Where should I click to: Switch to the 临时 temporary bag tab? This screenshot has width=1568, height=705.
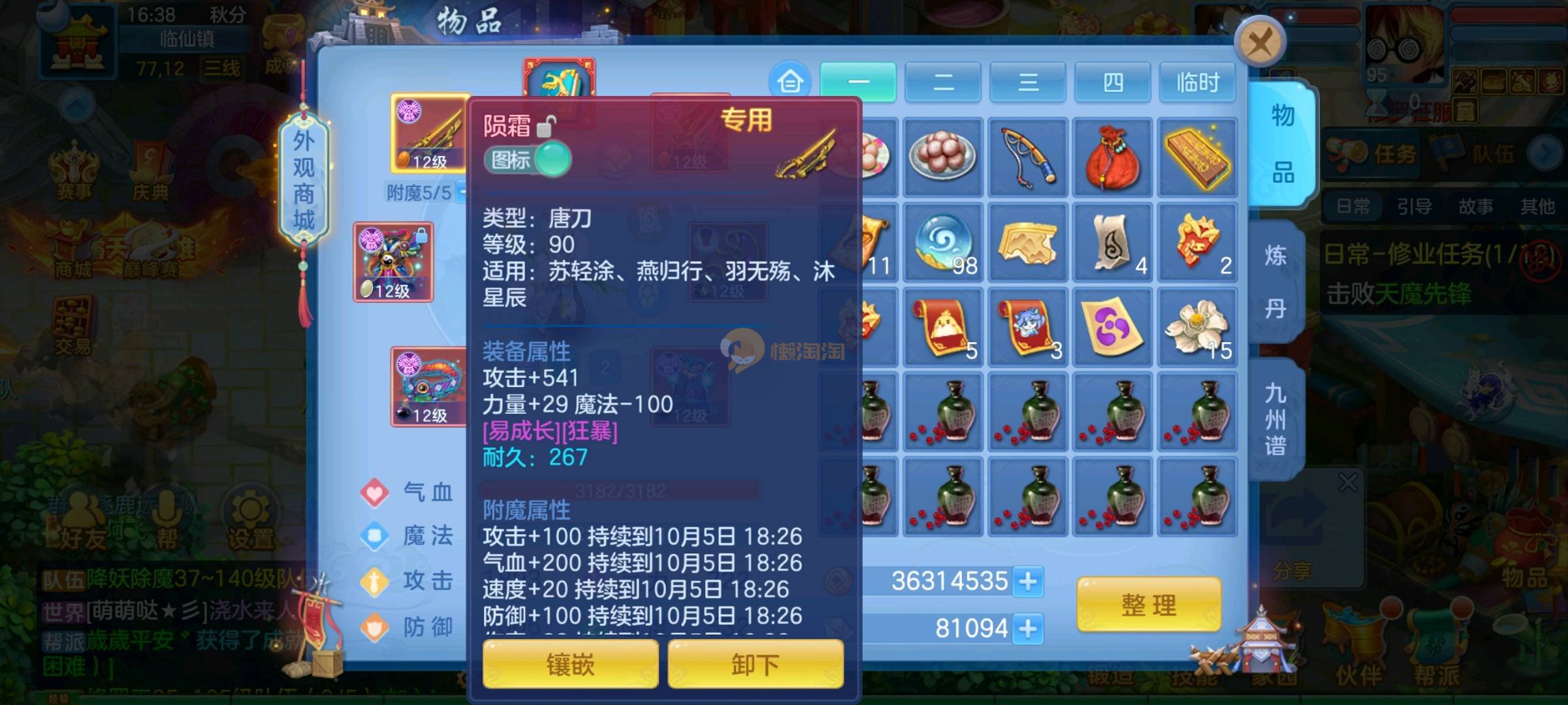[x=1196, y=82]
